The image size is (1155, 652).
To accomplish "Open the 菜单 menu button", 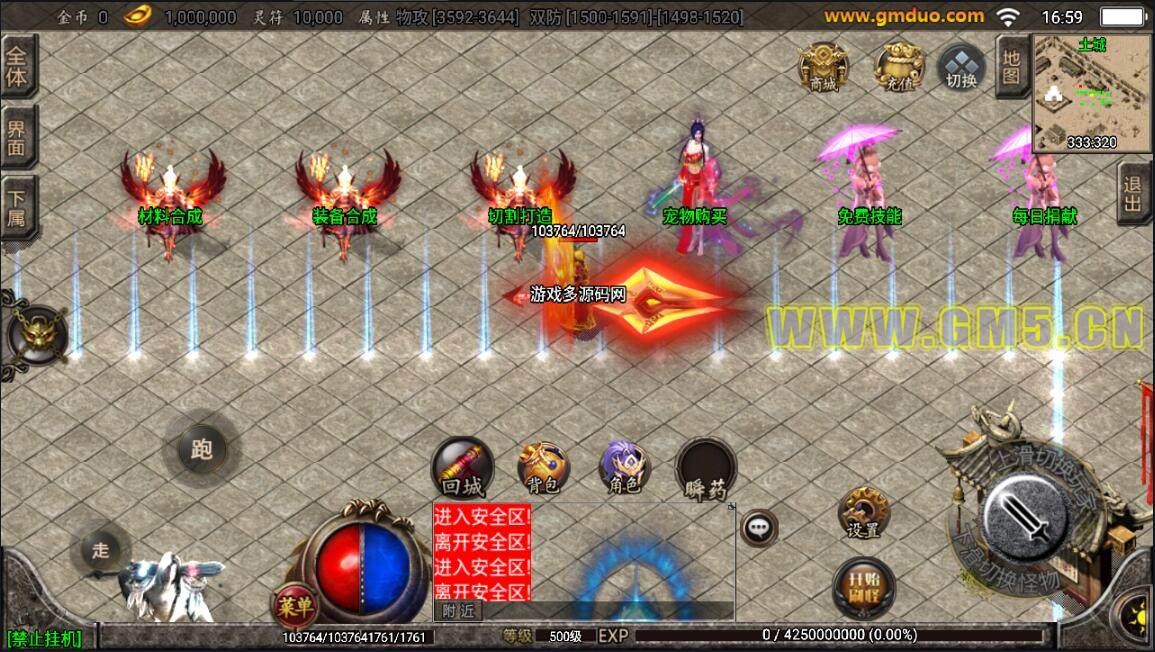I will coord(295,605).
